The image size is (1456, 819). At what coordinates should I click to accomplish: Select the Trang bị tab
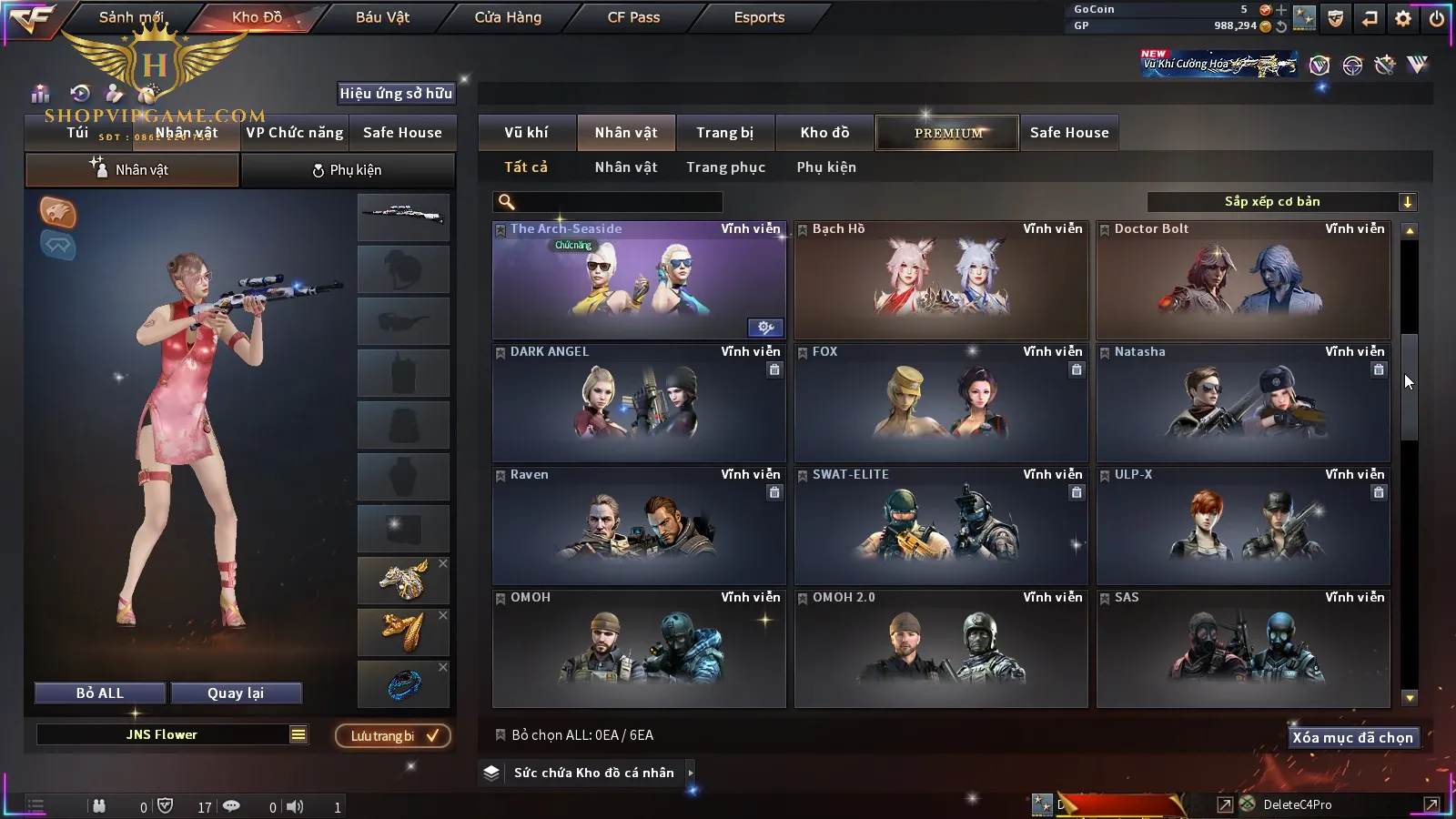(724, 133)
